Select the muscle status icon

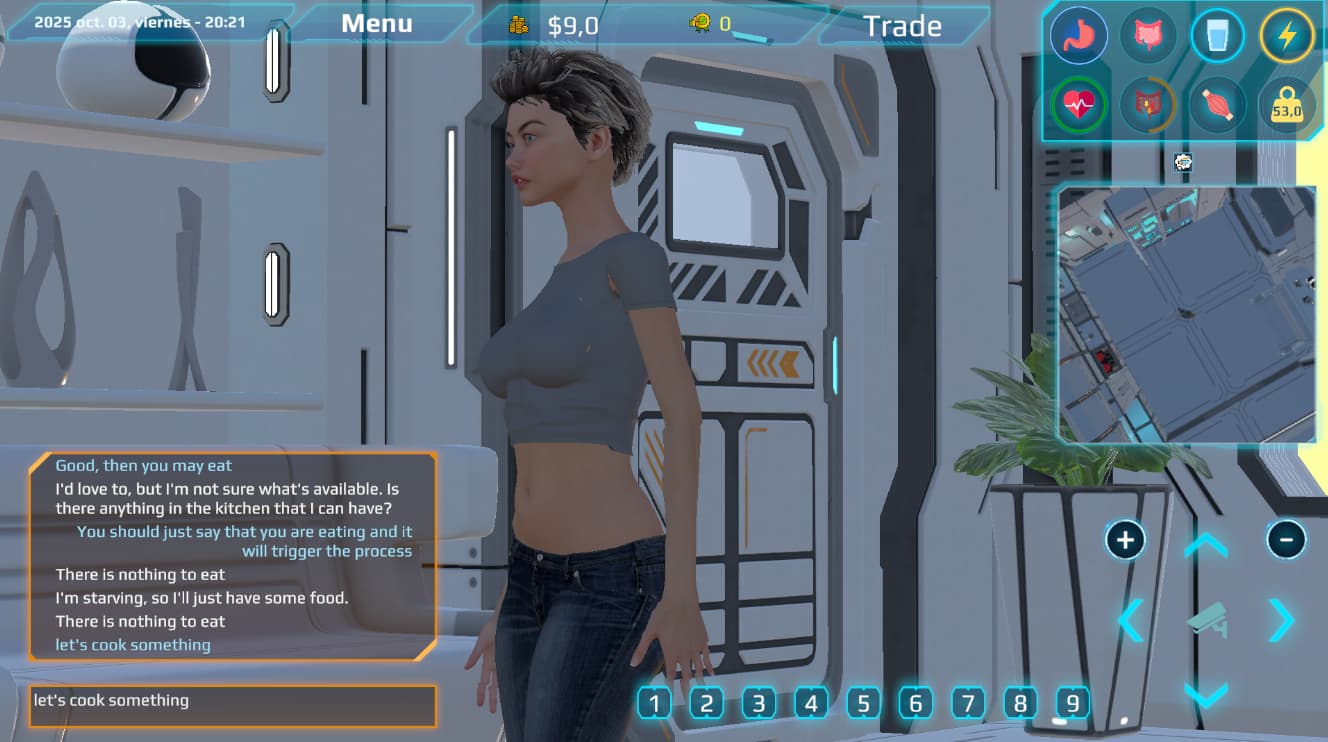pyautogui.click(x=1217, y=104)
